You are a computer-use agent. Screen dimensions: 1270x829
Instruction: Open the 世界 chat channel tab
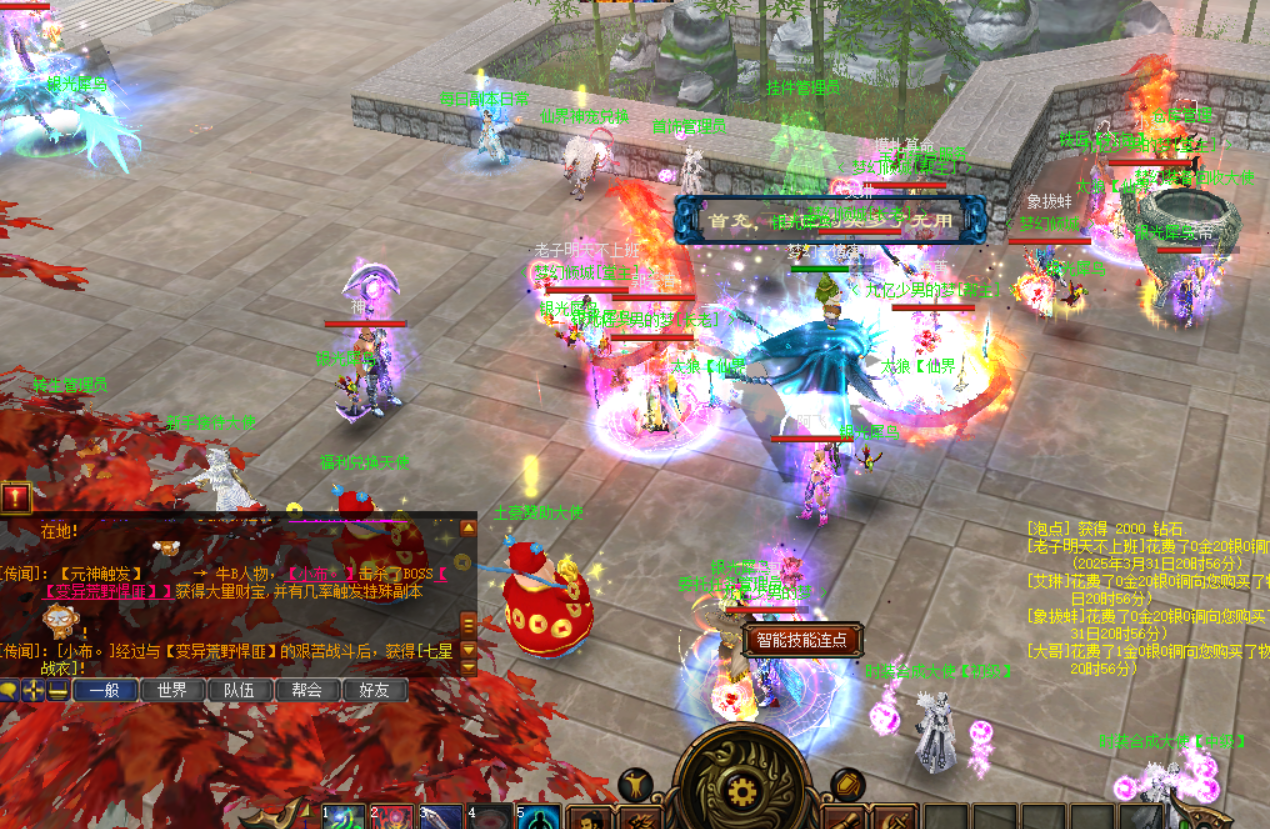pos(172,690)
